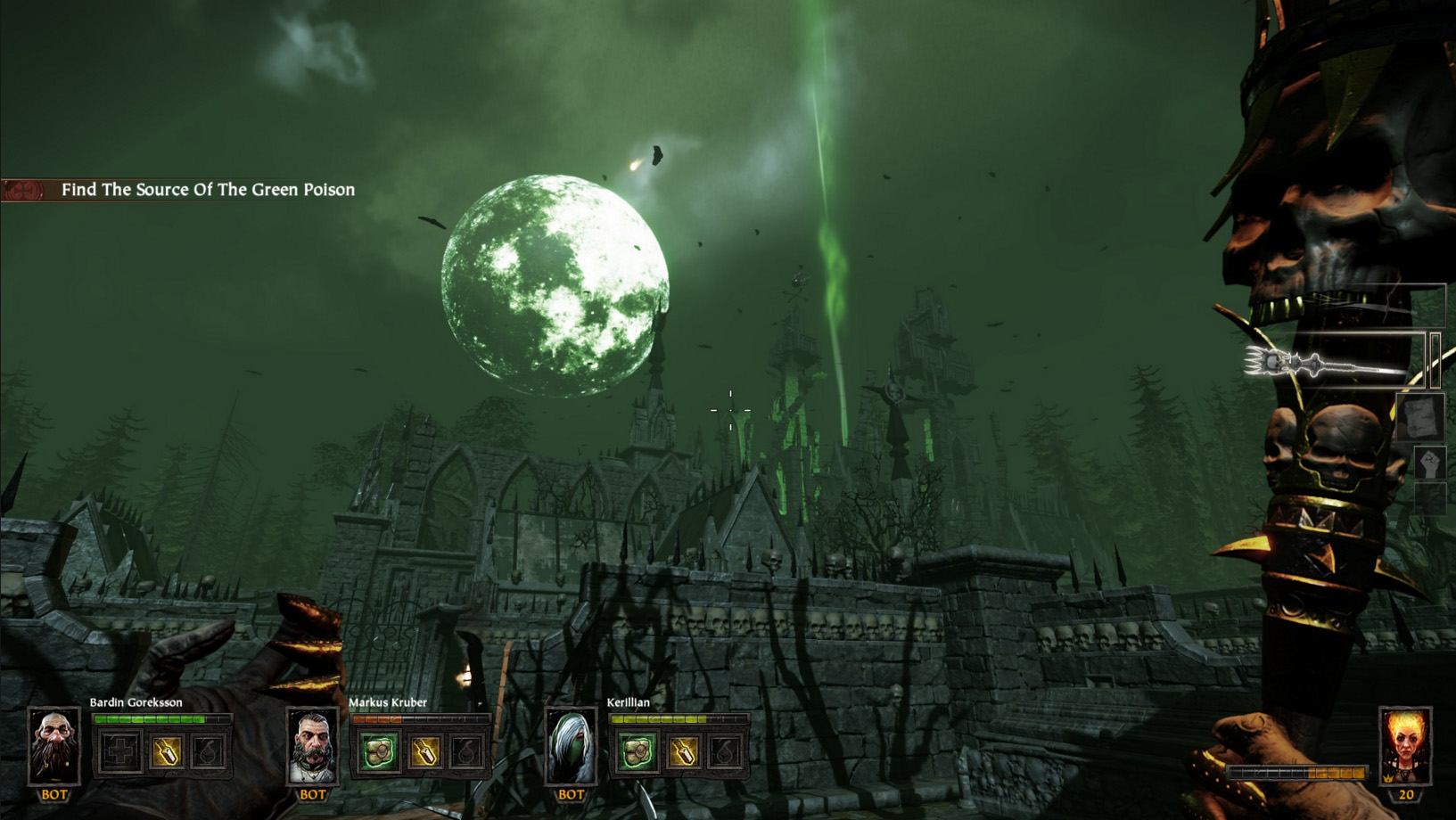
Task: Select the raised fist potion slot
Action: 1429,463
